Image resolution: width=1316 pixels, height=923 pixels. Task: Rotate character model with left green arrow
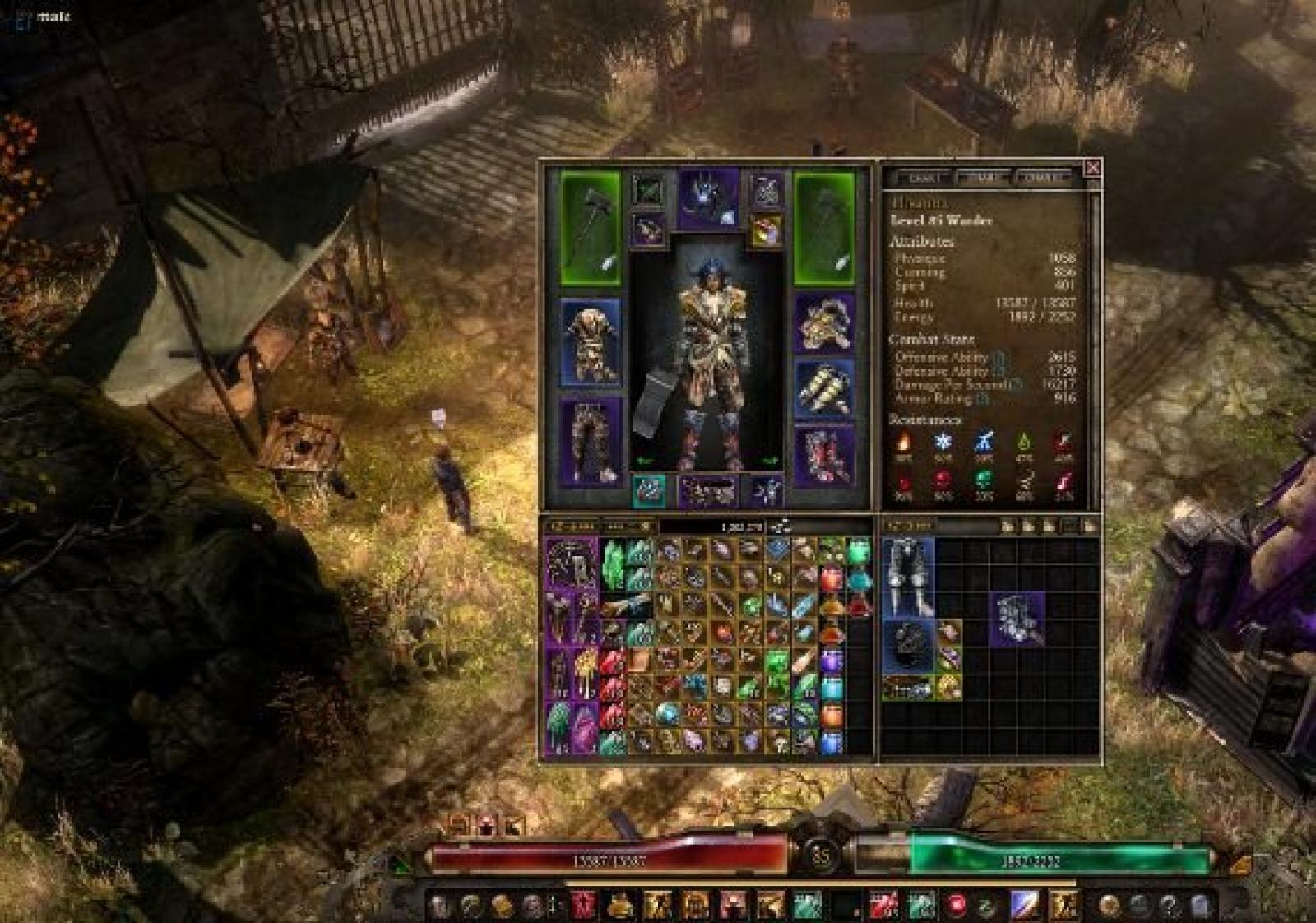point(646,461)
